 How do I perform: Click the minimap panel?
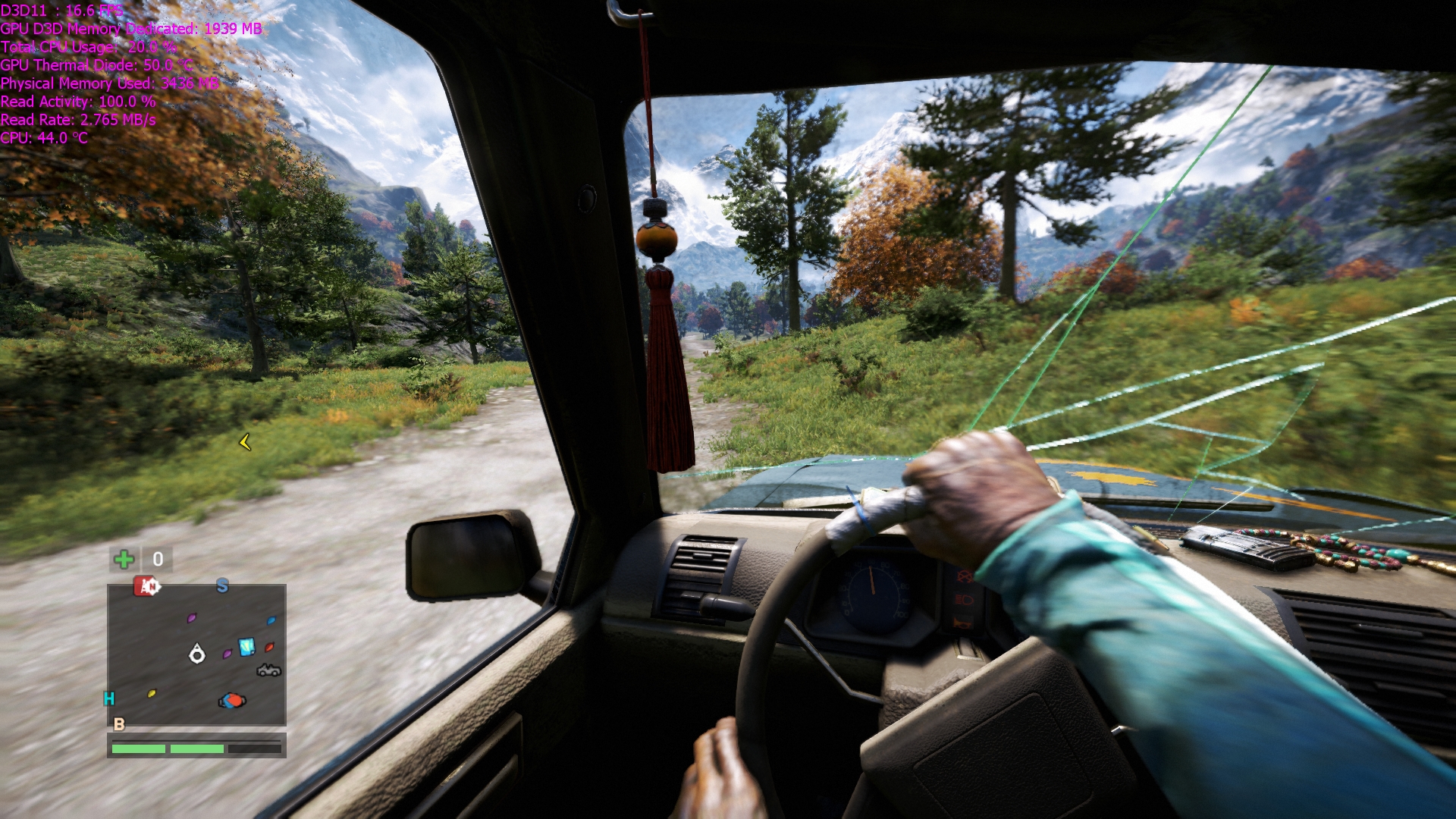tap(196, 654)
